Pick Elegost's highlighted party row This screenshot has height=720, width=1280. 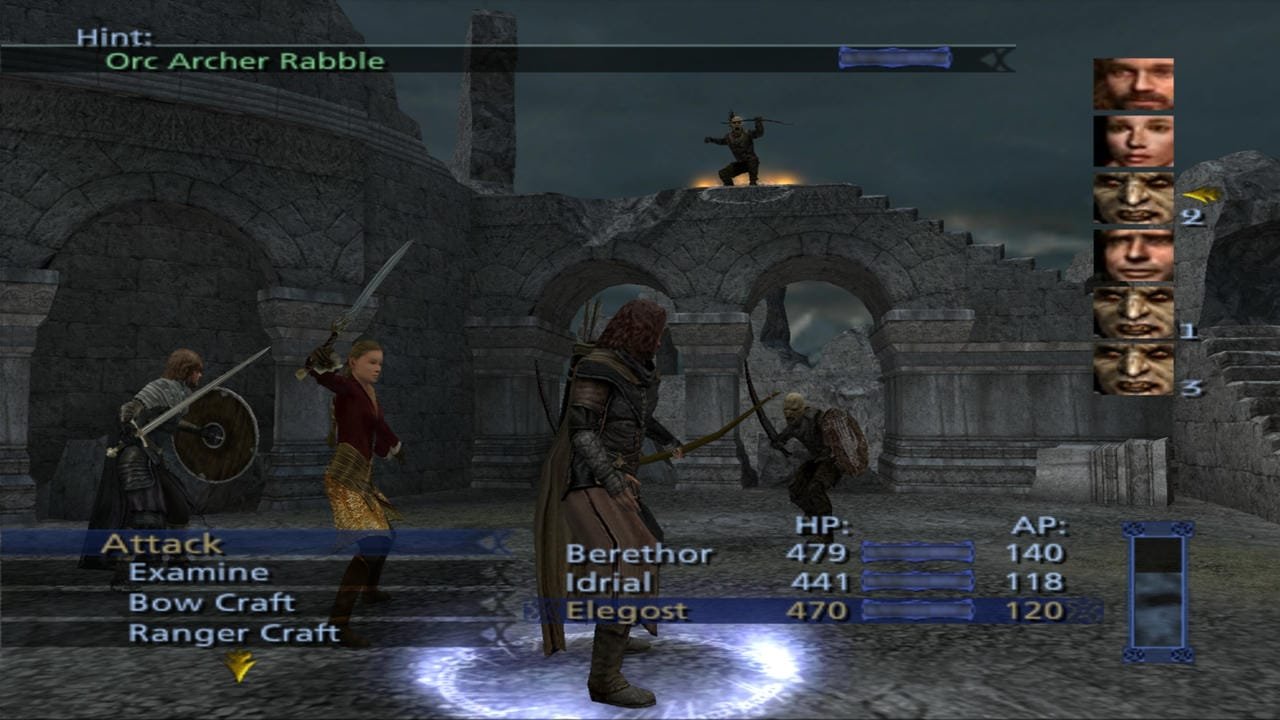coord(627,610)
